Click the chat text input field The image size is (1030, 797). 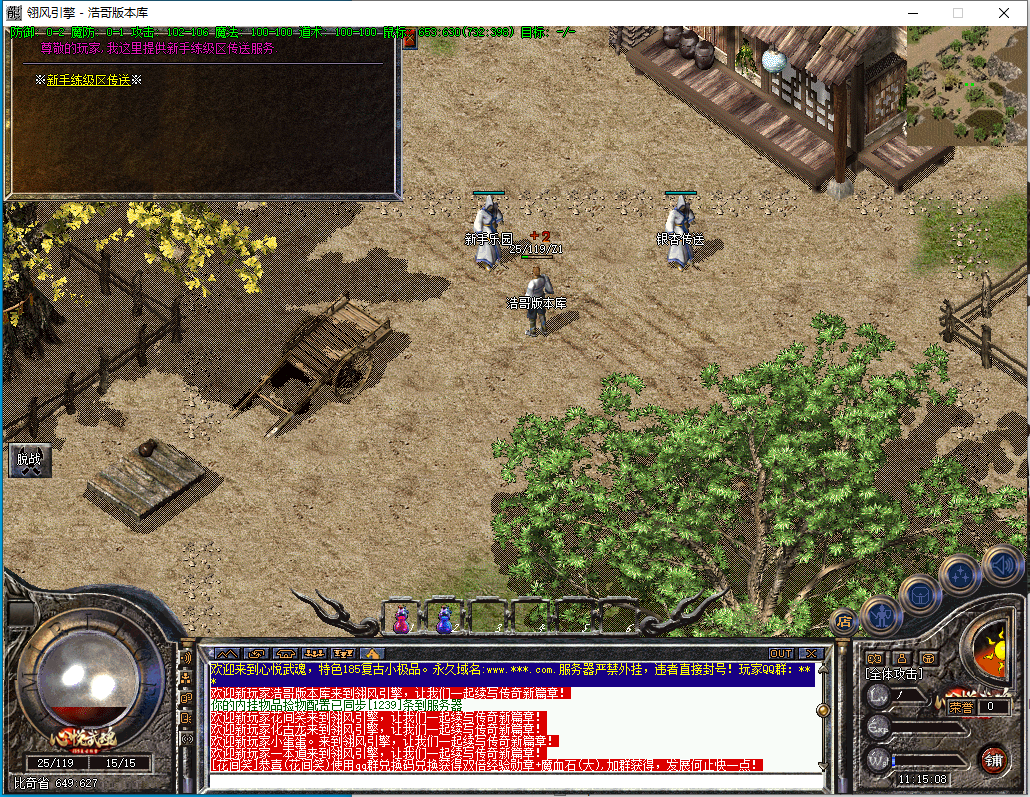click(510, 780)
